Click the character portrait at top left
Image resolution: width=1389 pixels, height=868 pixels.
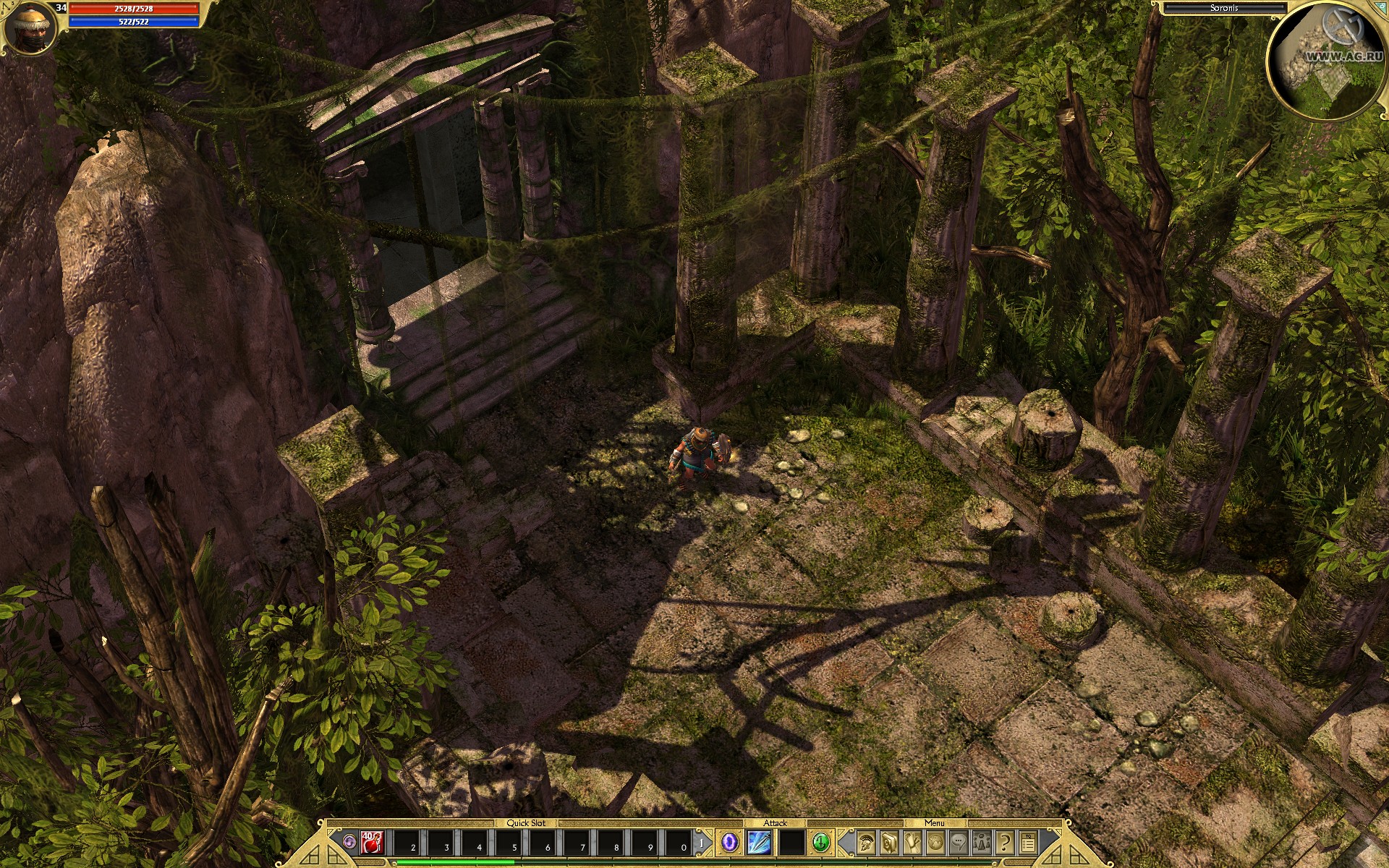[x=33, y=26]
